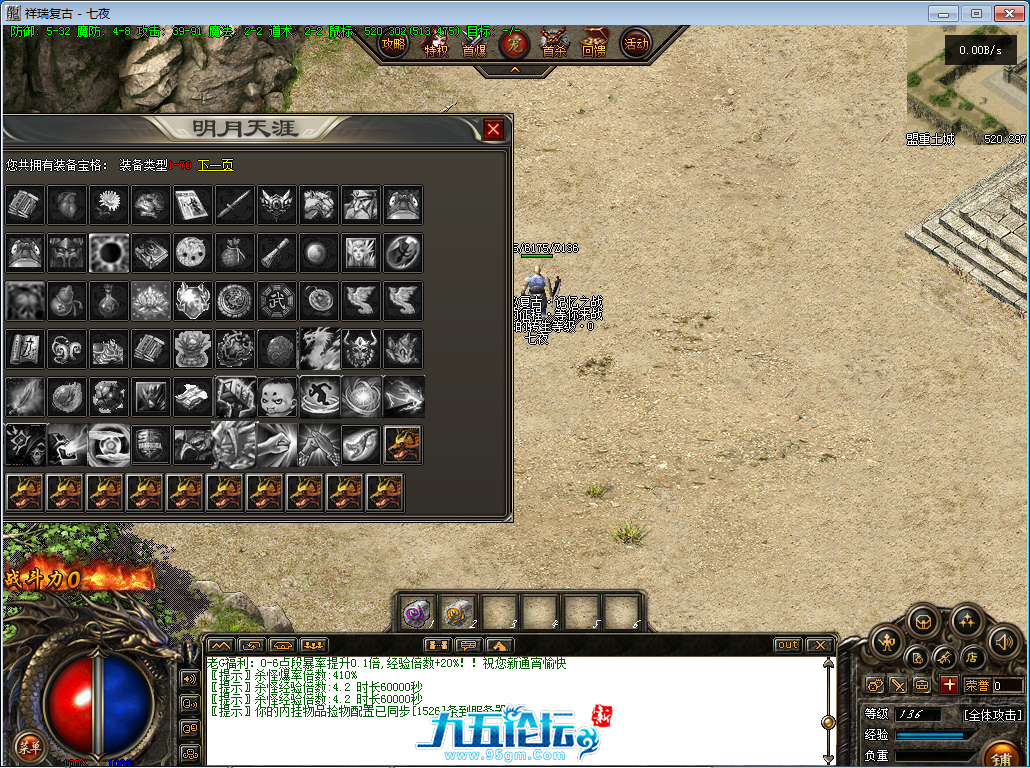Click the red plus button beside 荣誉
The width and height of the screenshot is (1030, 768).
click(x=949, y=685)
